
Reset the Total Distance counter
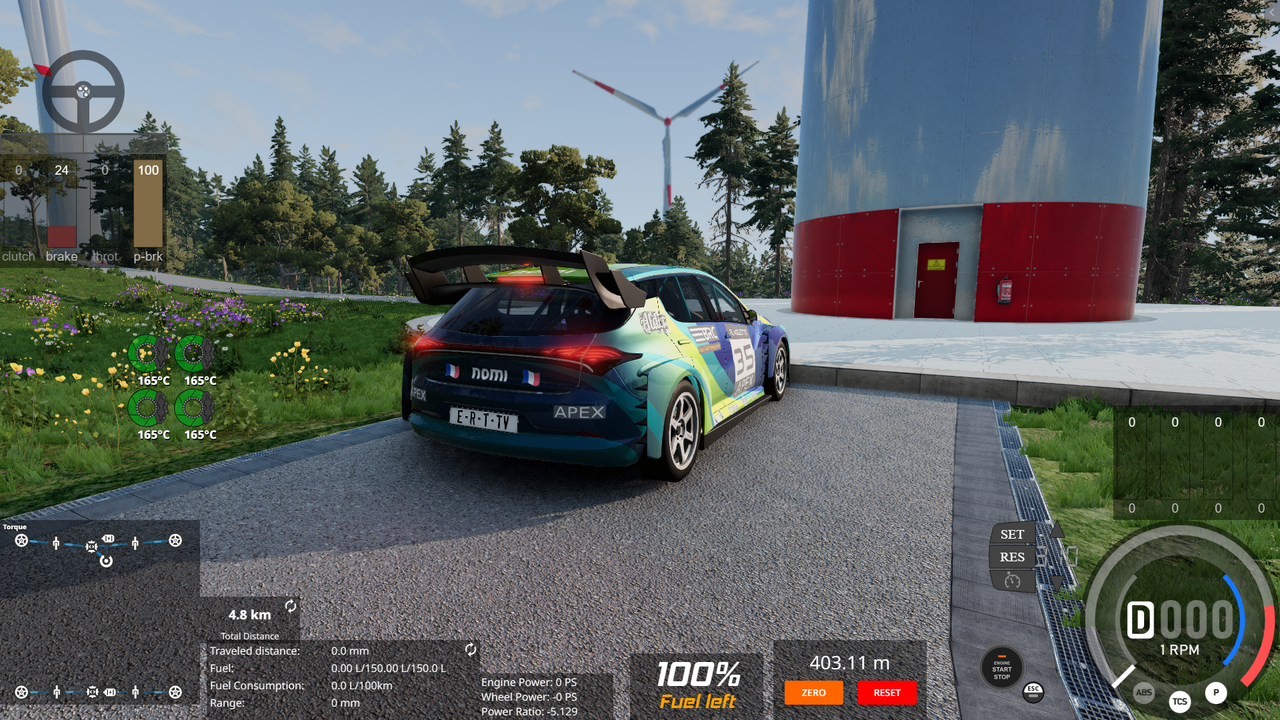point(291,606)
